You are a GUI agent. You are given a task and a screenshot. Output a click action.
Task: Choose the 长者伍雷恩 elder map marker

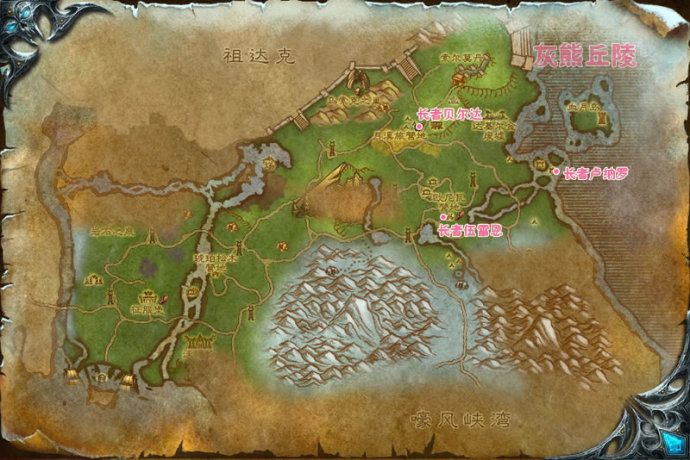pos(443,216)
